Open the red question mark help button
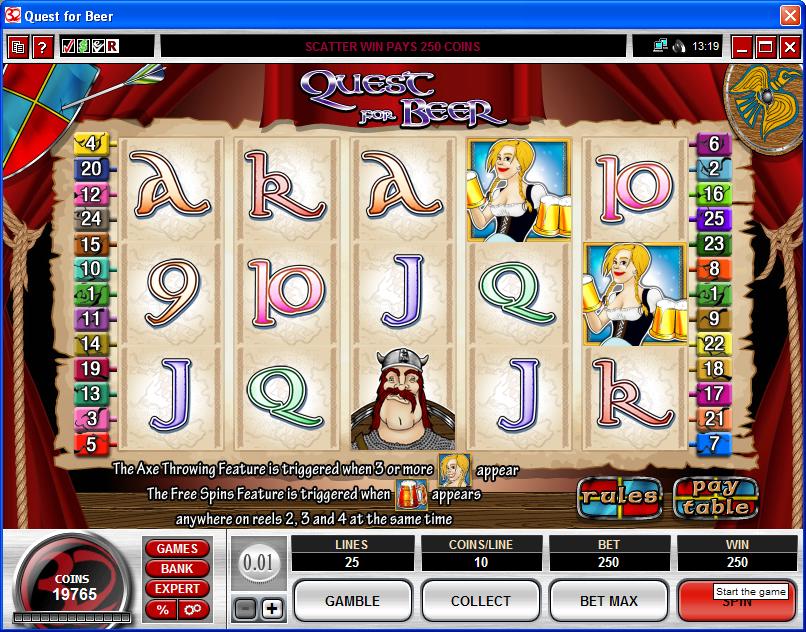 pyautogui.click(x=42, y=47)
